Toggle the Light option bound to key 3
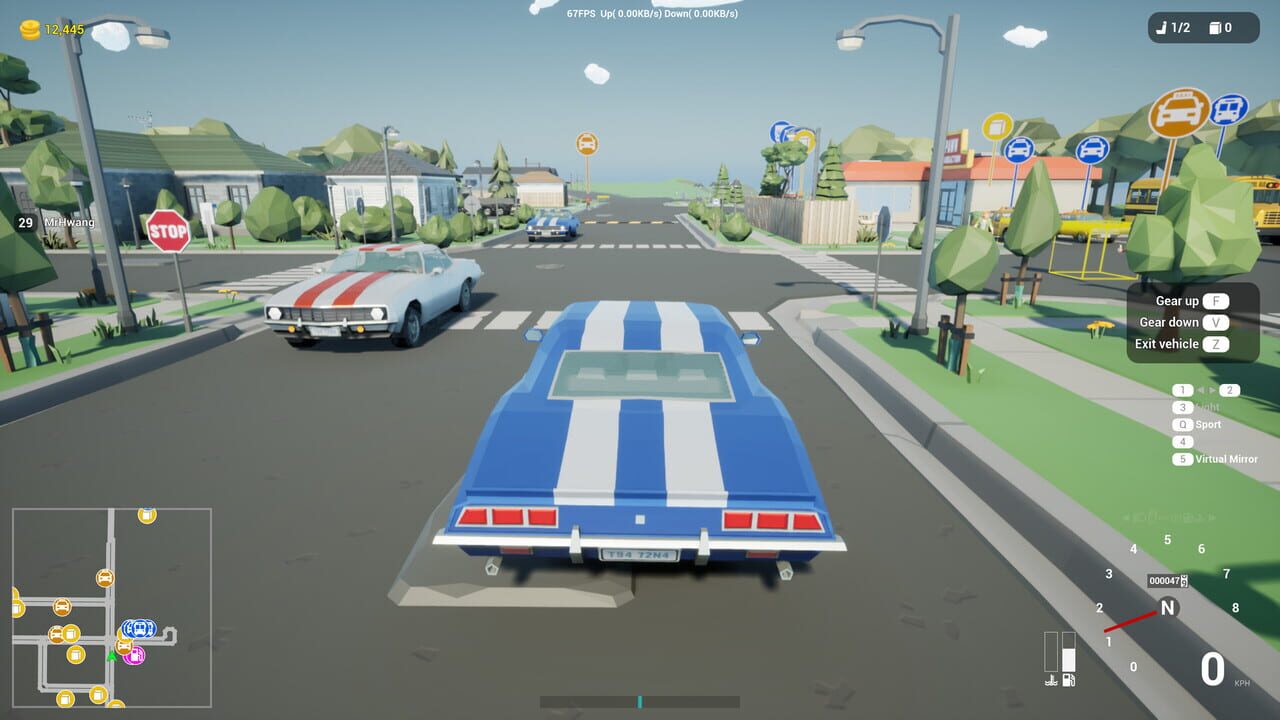Image resolution: width=1280 pixels, height=720 pixels. 1183,408
